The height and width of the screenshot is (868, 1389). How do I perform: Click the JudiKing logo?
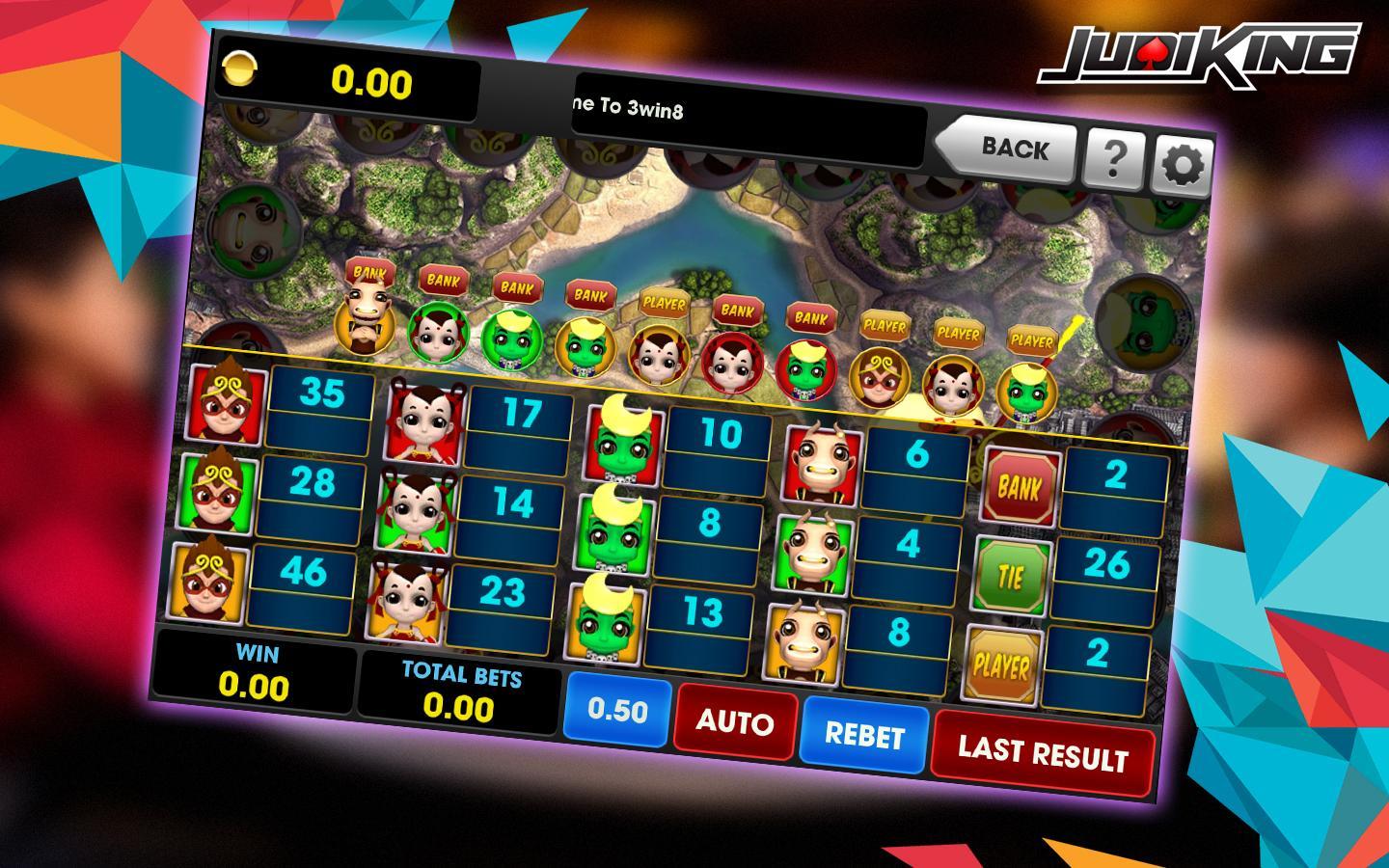pos(1198,54)
